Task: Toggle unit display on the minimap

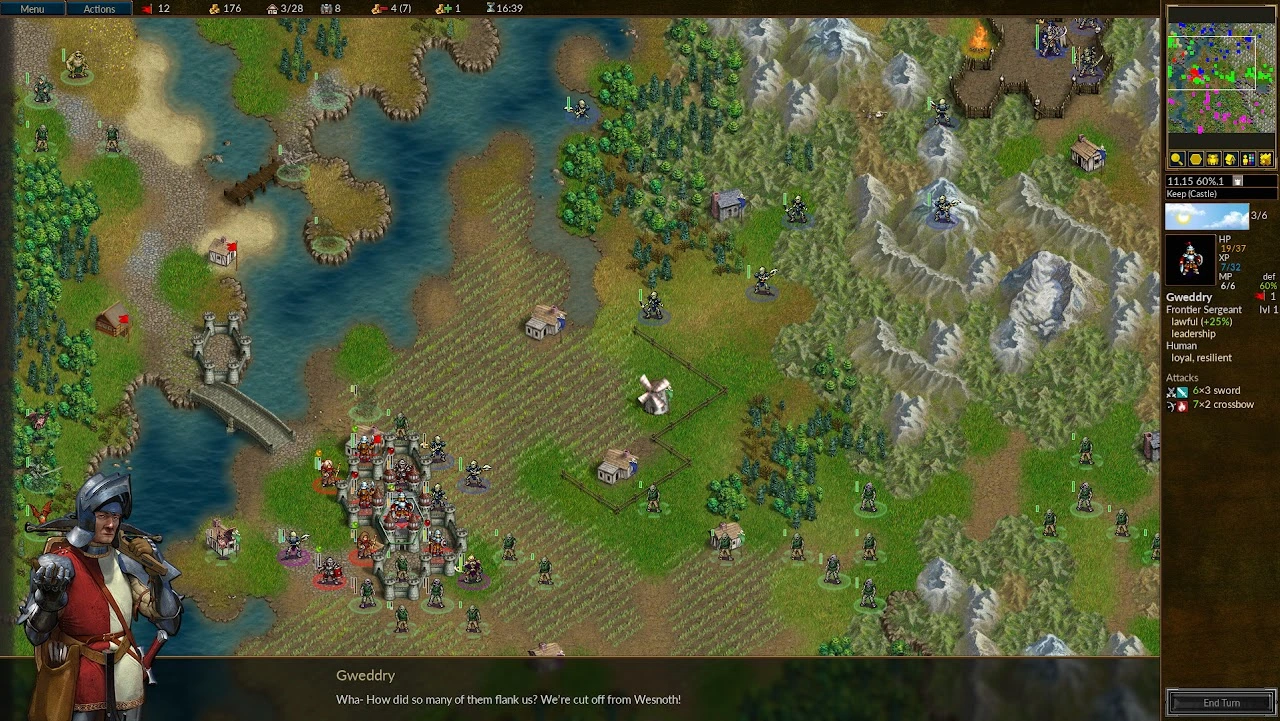Action: 1213,159
